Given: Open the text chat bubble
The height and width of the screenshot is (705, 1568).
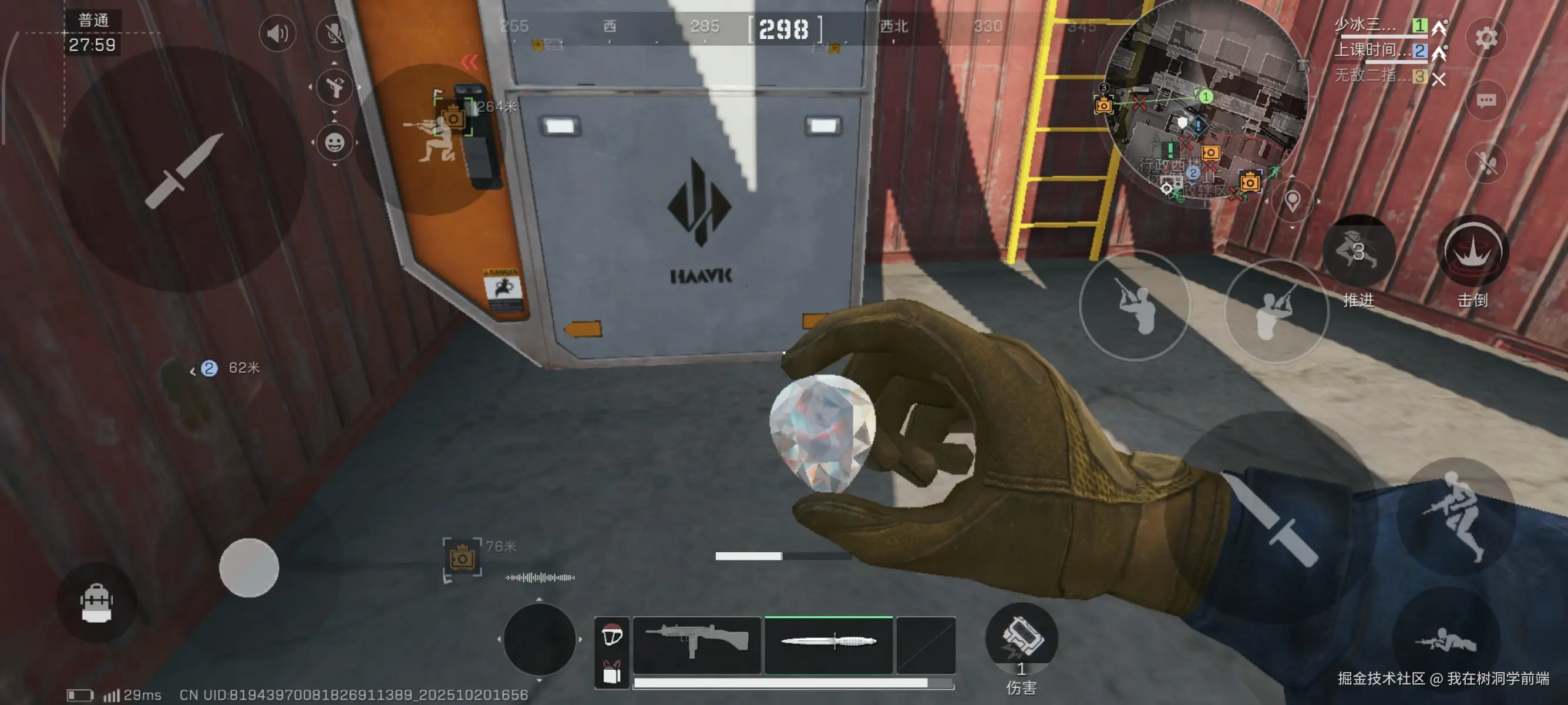Looking at the screenshot, I should coord(1486,100).
